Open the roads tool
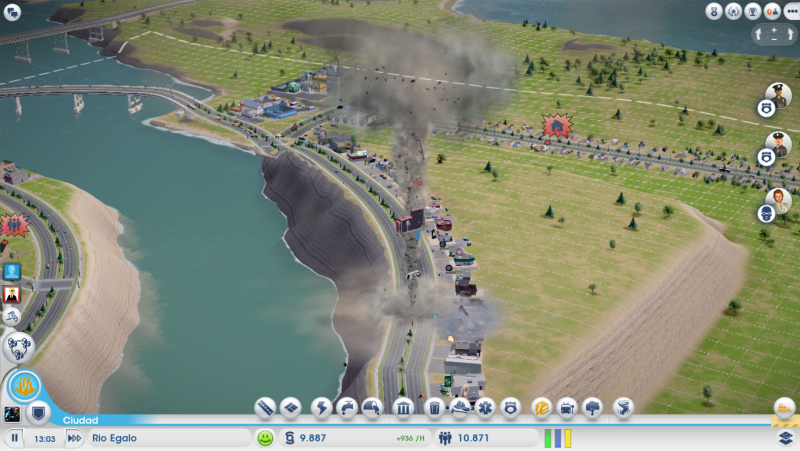 coord(265,408)
